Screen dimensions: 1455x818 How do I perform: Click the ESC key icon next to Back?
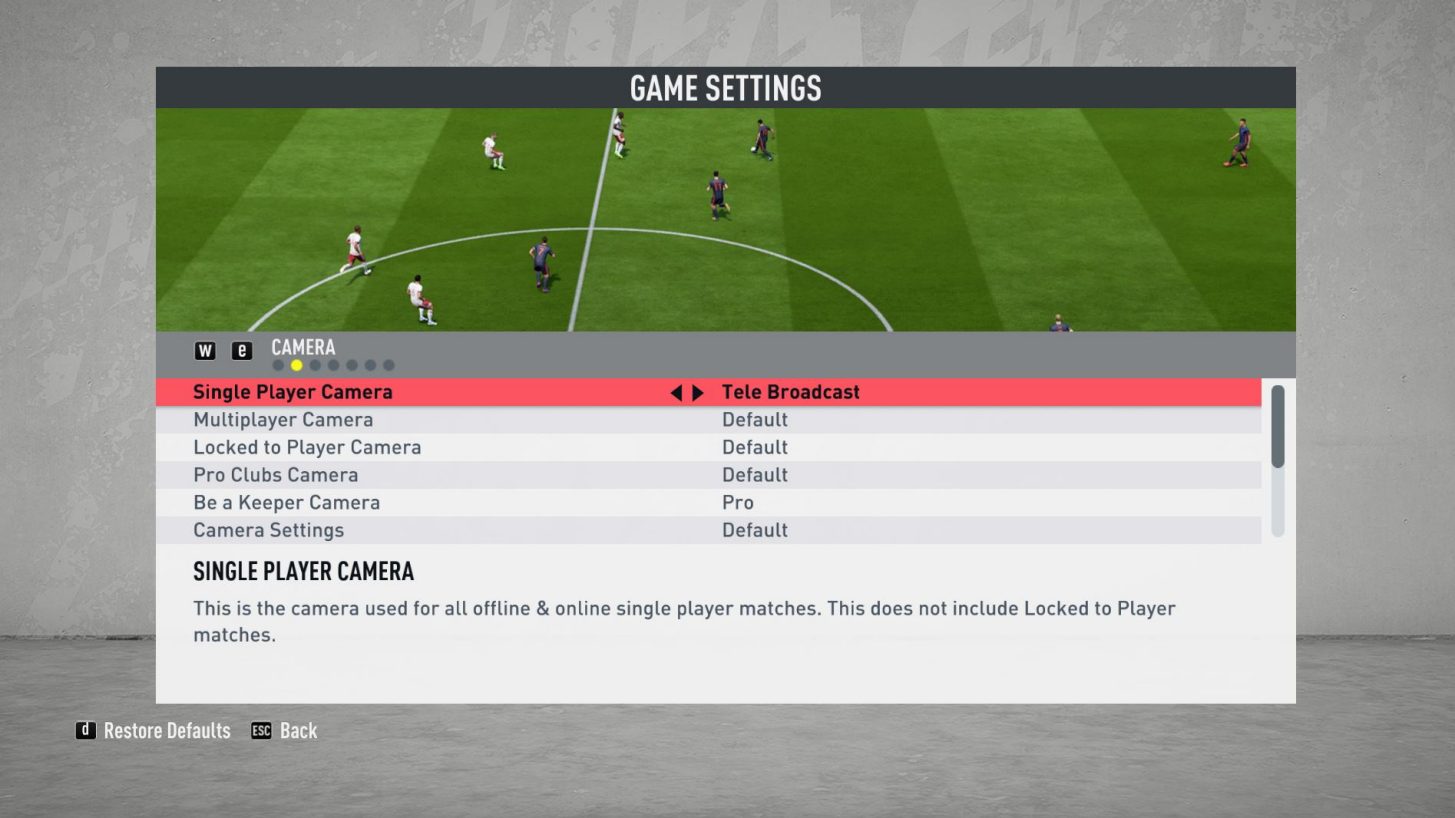coord(262,730)
